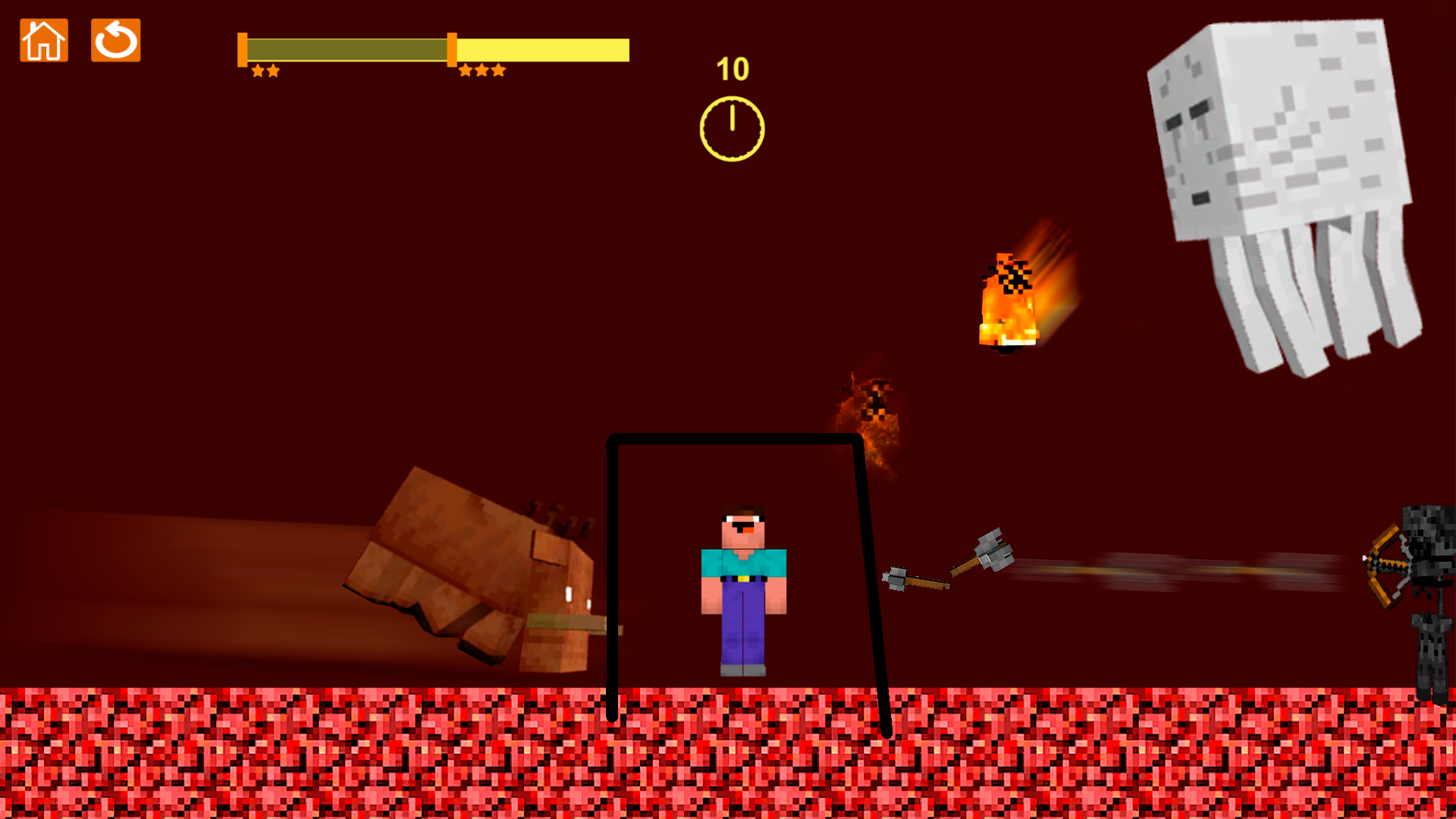1456x819 pixels.
Task: Click the yellow unfilled progress bar section
Action: (x=542, y=49)
